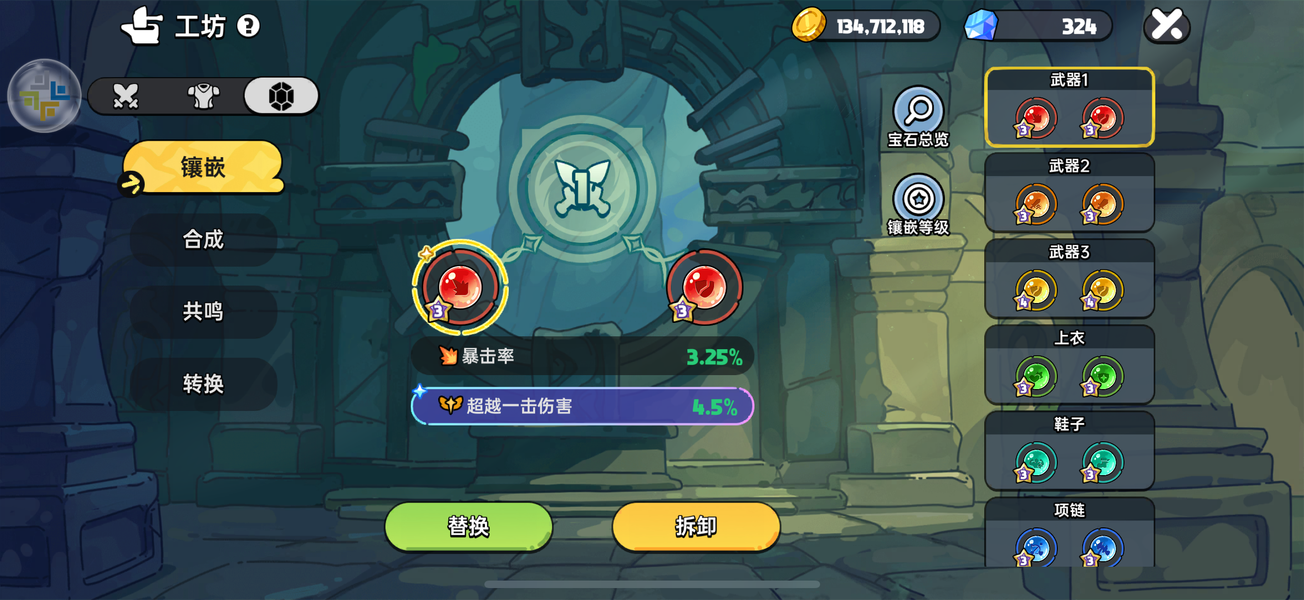This screenshot has height=600, width=1304.
Task: Select the 武器1 equipment row
Action: pos(1069,107)
